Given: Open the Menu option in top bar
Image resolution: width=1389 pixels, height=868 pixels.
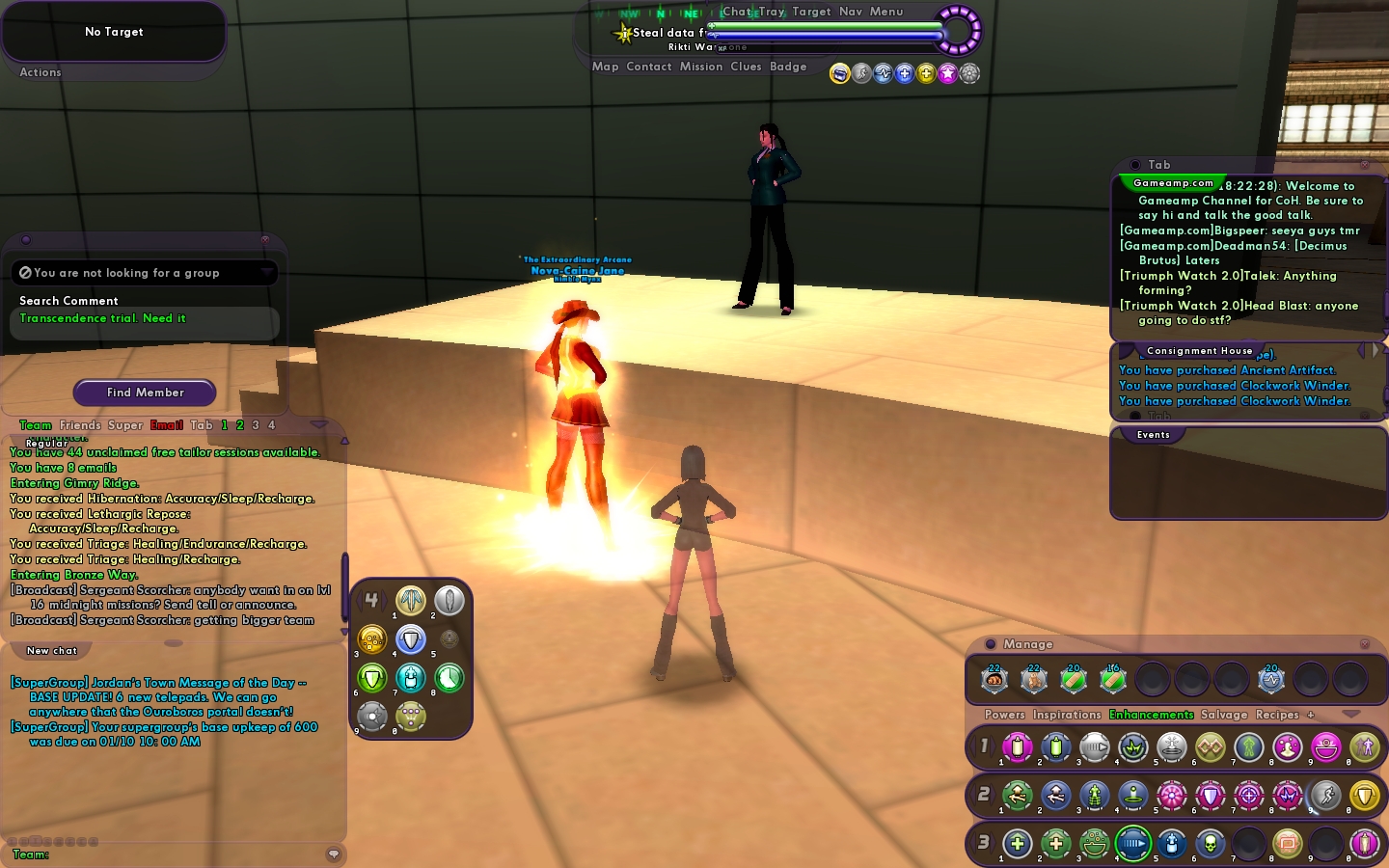Looking at the screenshot, I should coord(886,12).
